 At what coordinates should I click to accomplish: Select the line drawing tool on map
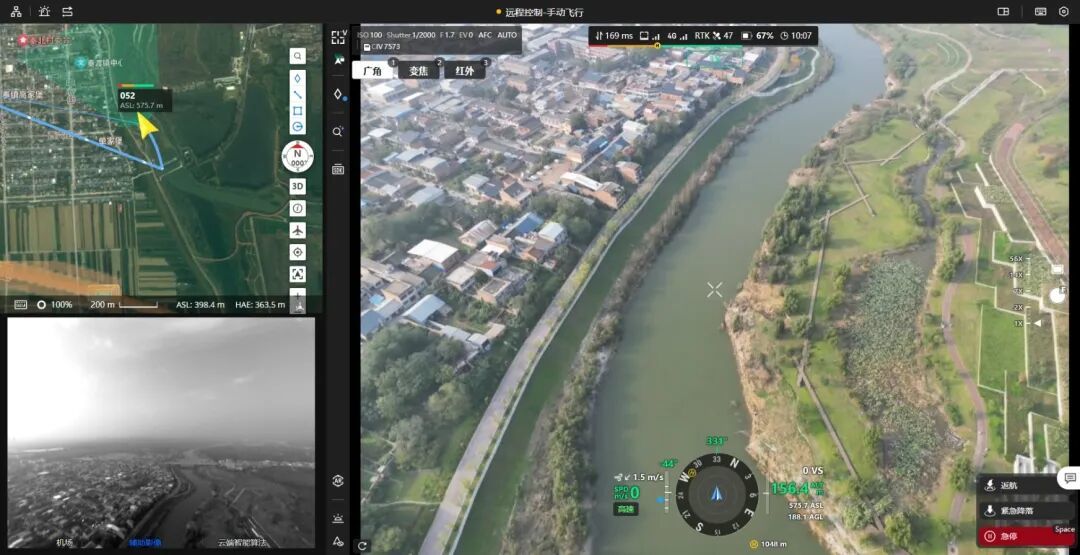(x=298, y=94)
